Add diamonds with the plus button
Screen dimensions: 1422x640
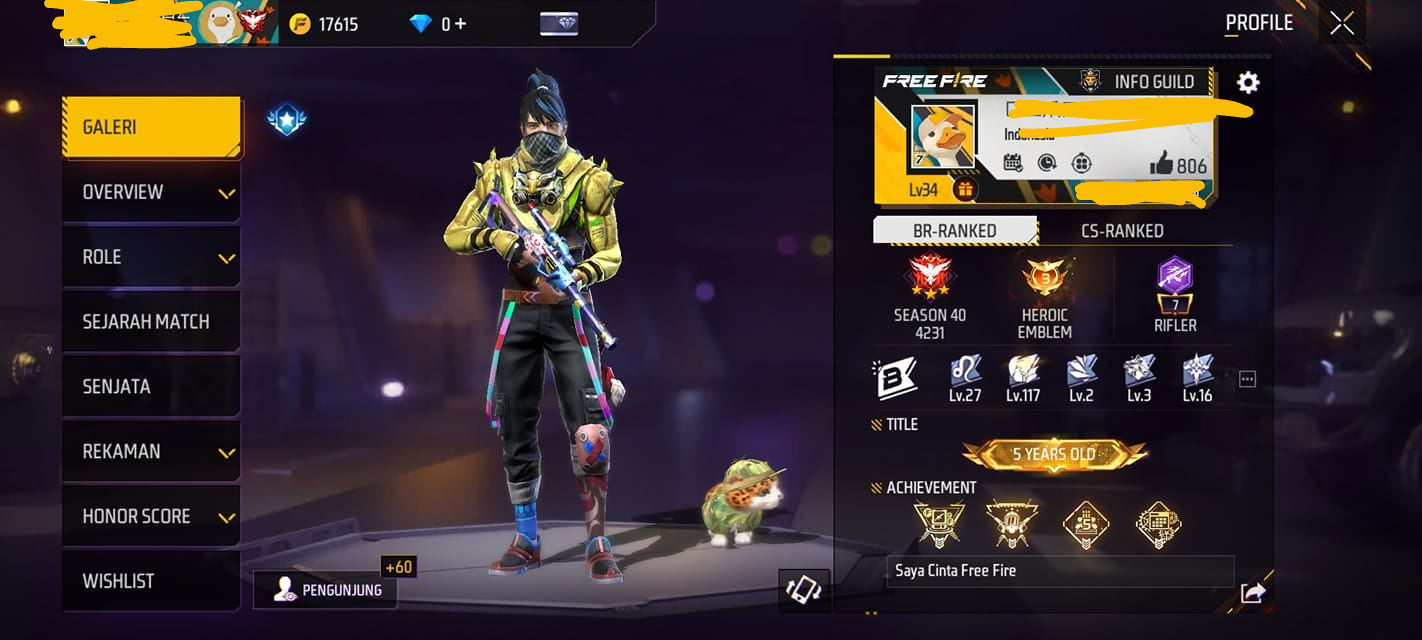[461, 24]
